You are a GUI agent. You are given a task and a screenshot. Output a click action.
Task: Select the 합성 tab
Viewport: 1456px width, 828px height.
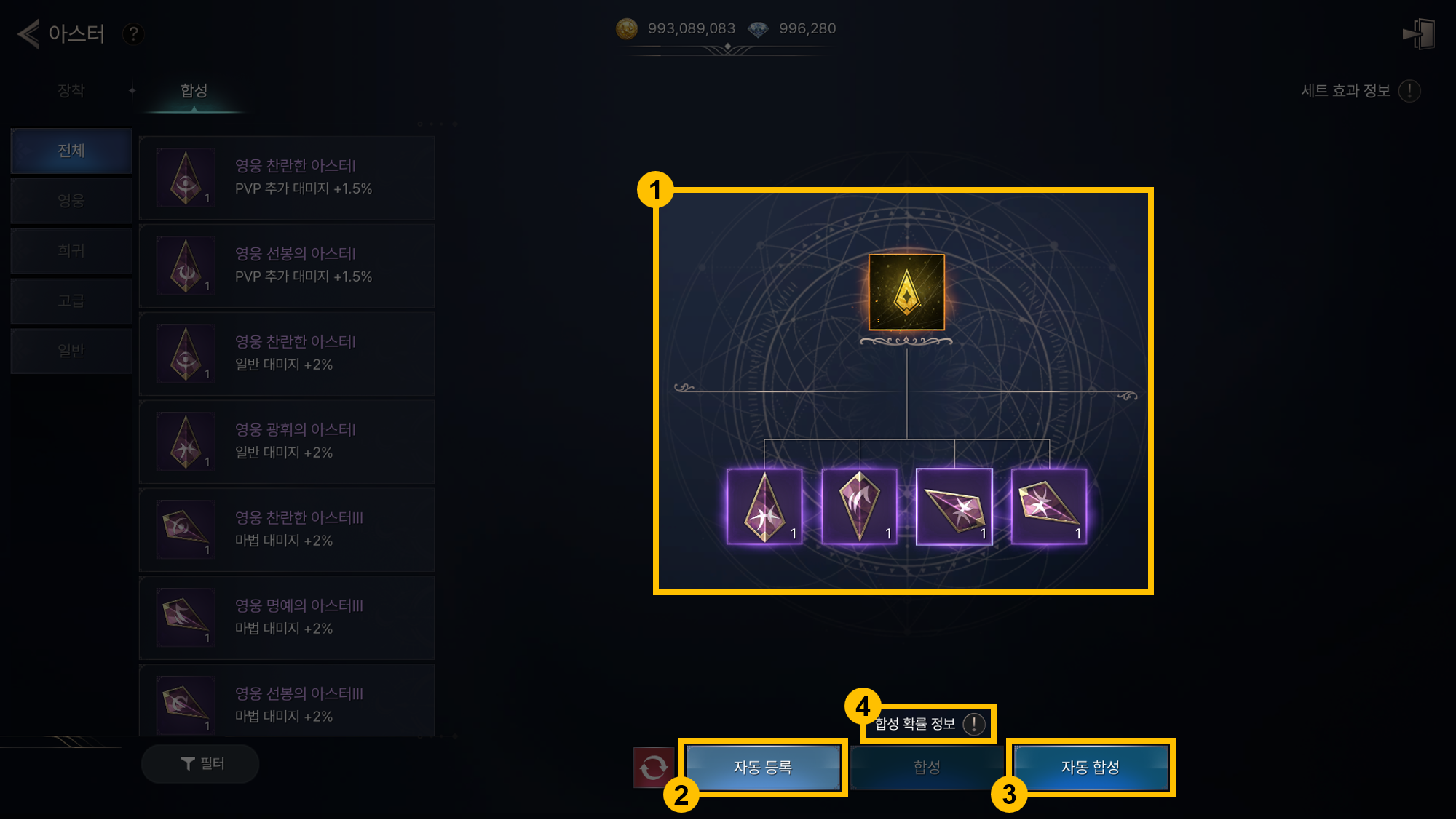[194, 90]
